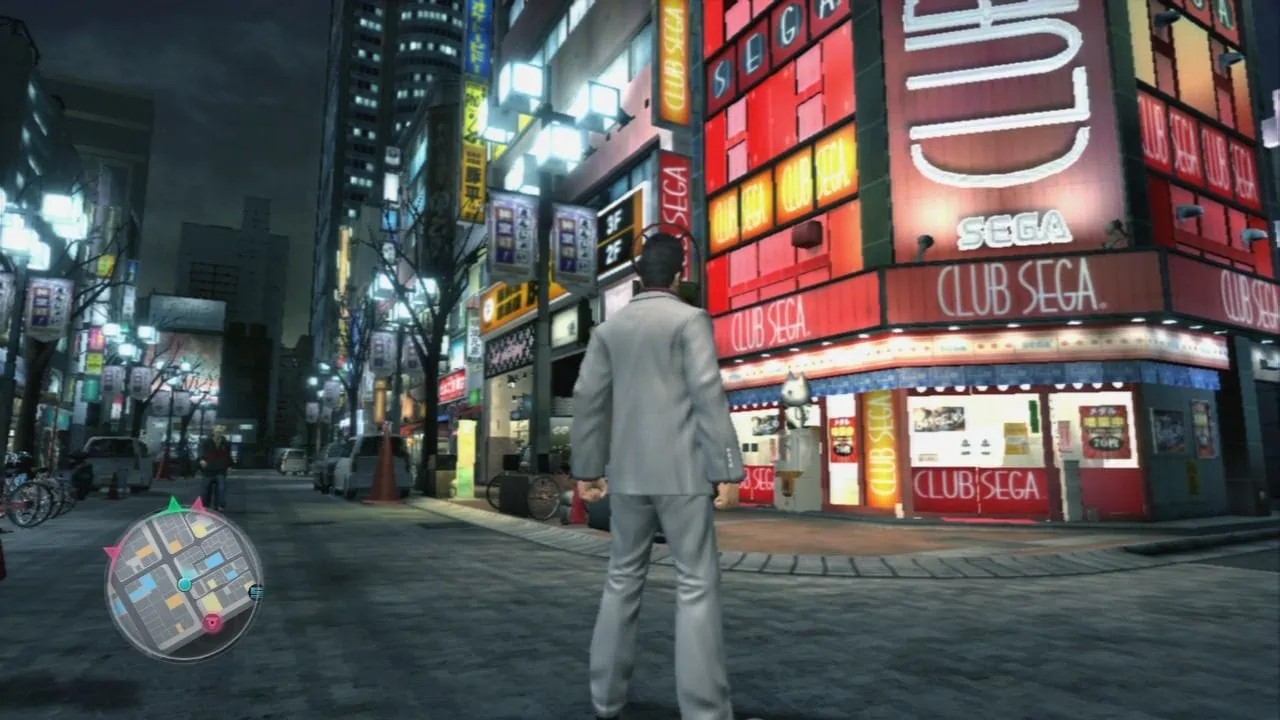Select the pink destination pin on the minimap
1280x720 pixels.
(212, 620)
